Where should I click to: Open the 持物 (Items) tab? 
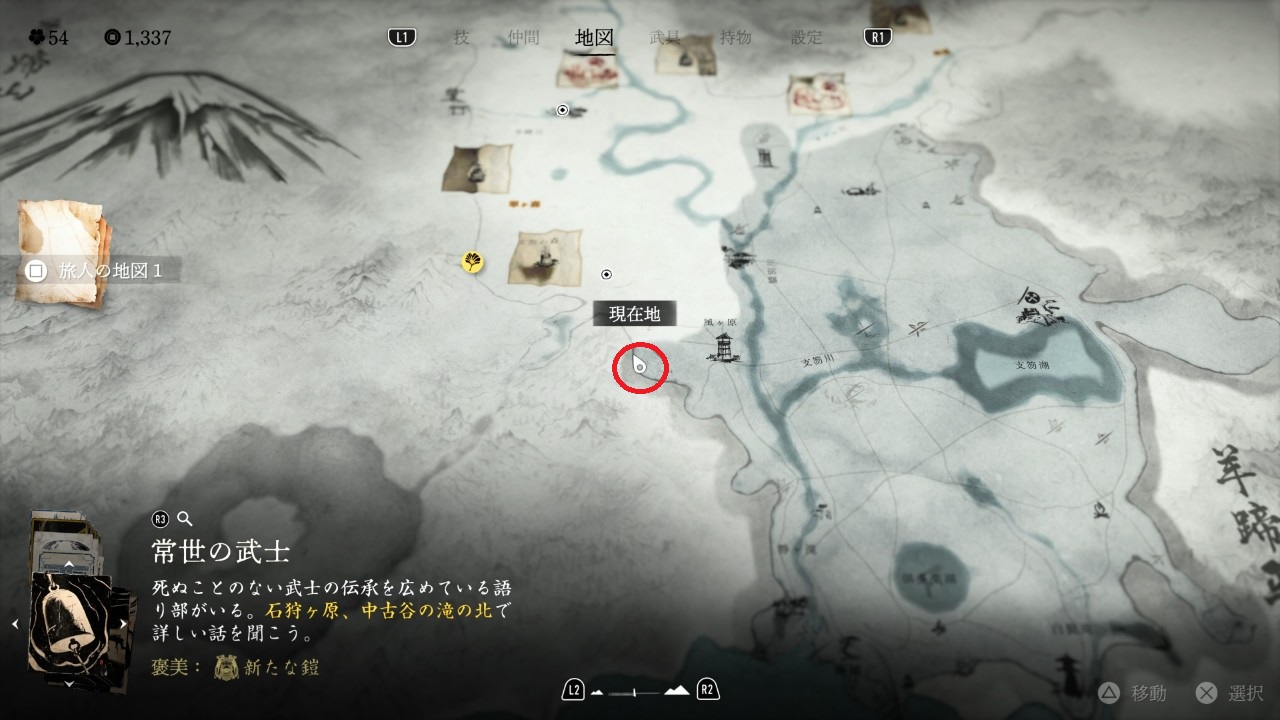click(x=735, y=38)
